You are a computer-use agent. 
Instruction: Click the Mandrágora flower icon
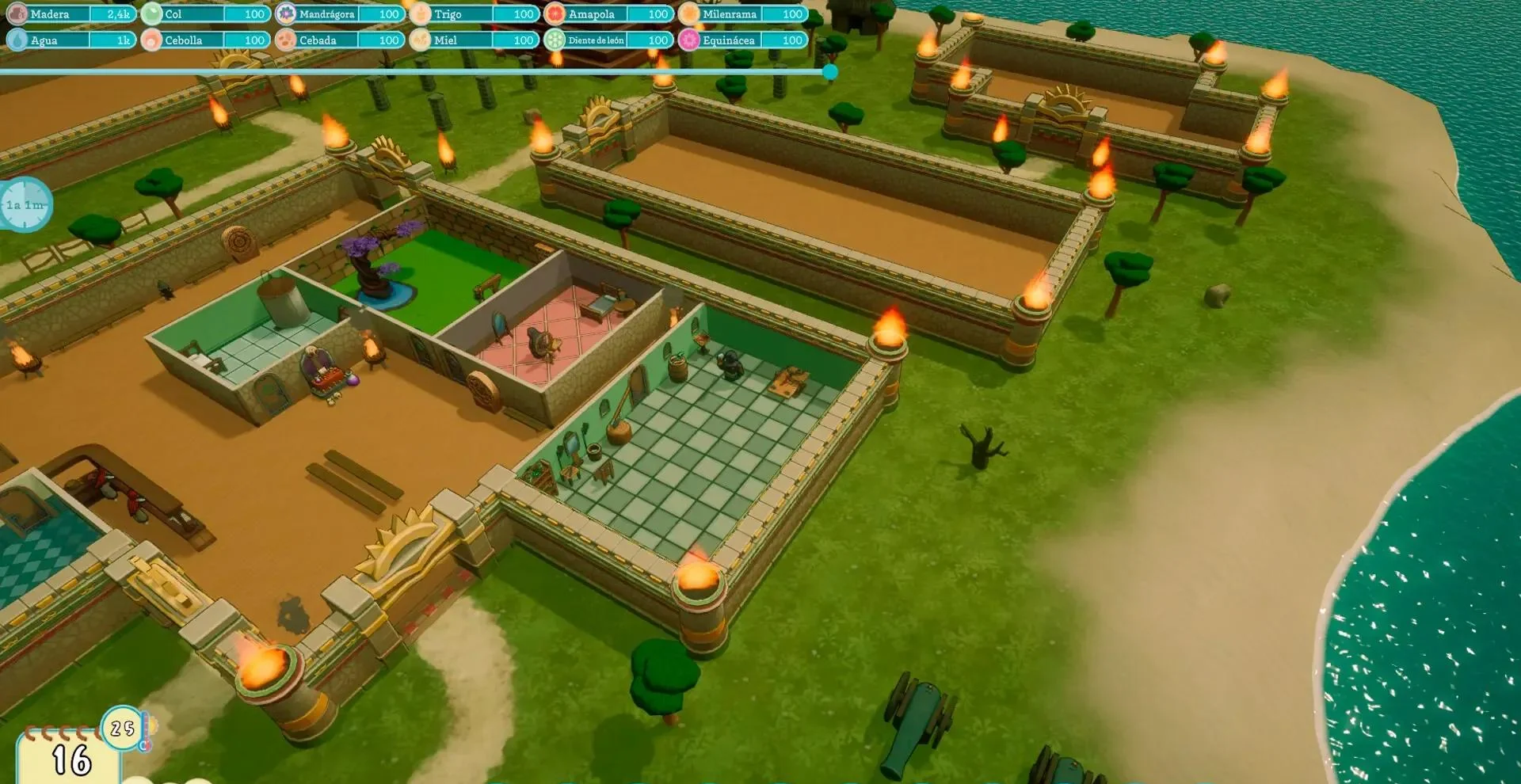click(x=285, y=13)
